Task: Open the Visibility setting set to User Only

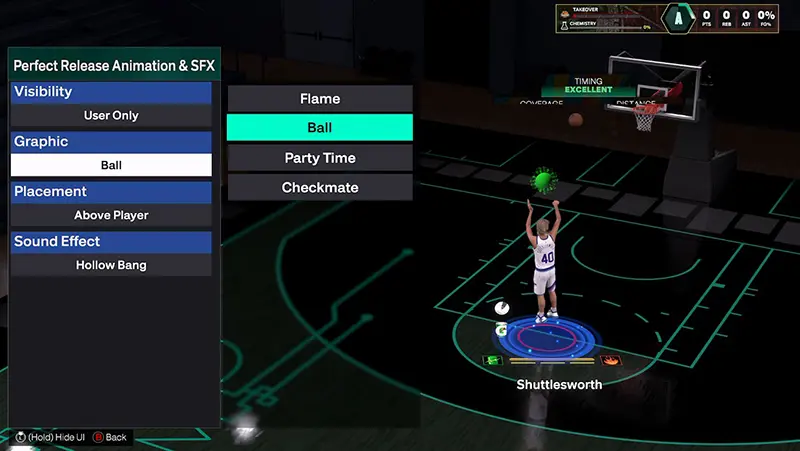Action: [111, 115]
